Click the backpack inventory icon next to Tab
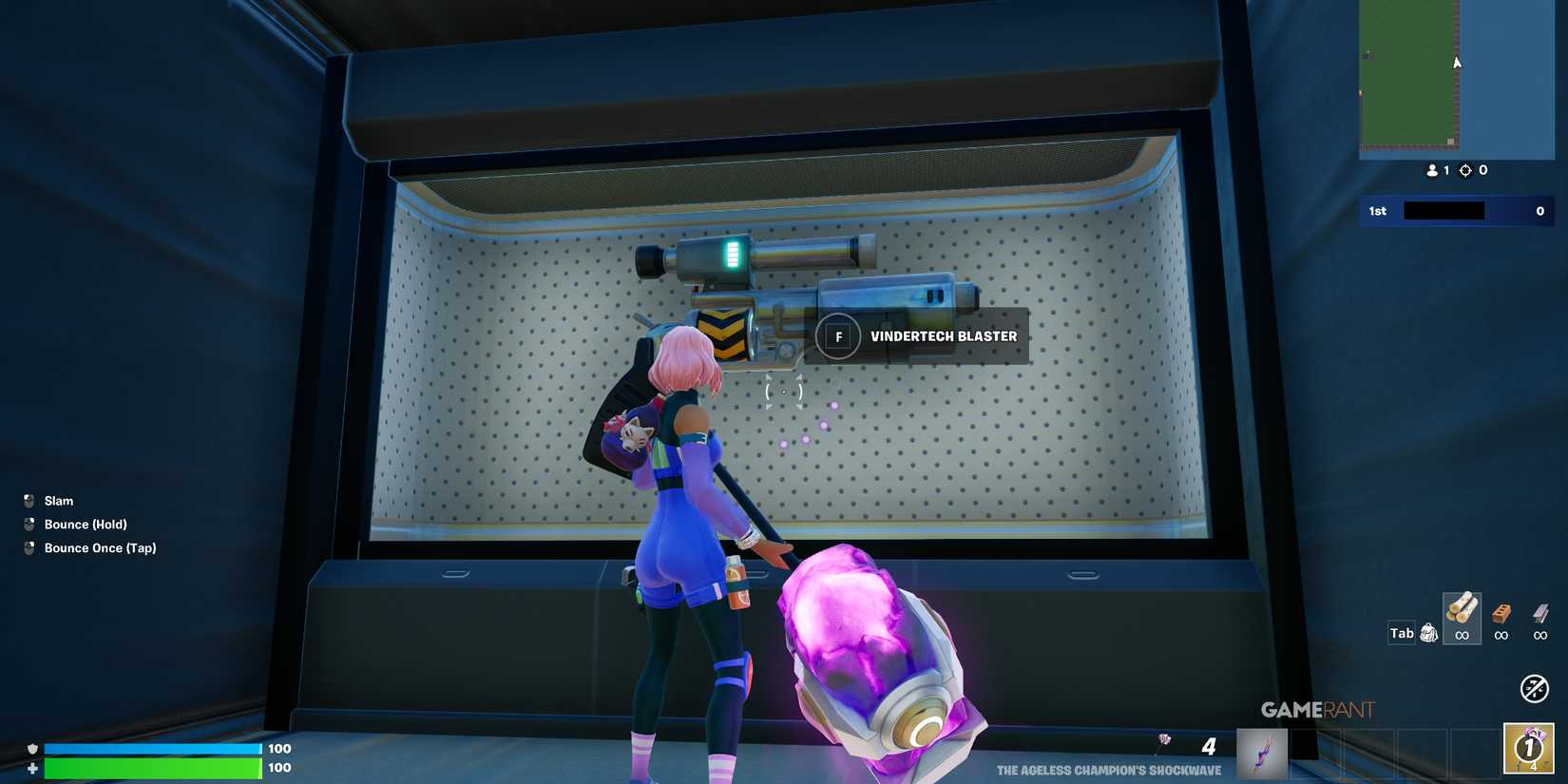This screenshot has width=1568, height=784. tap(1428, 632)
